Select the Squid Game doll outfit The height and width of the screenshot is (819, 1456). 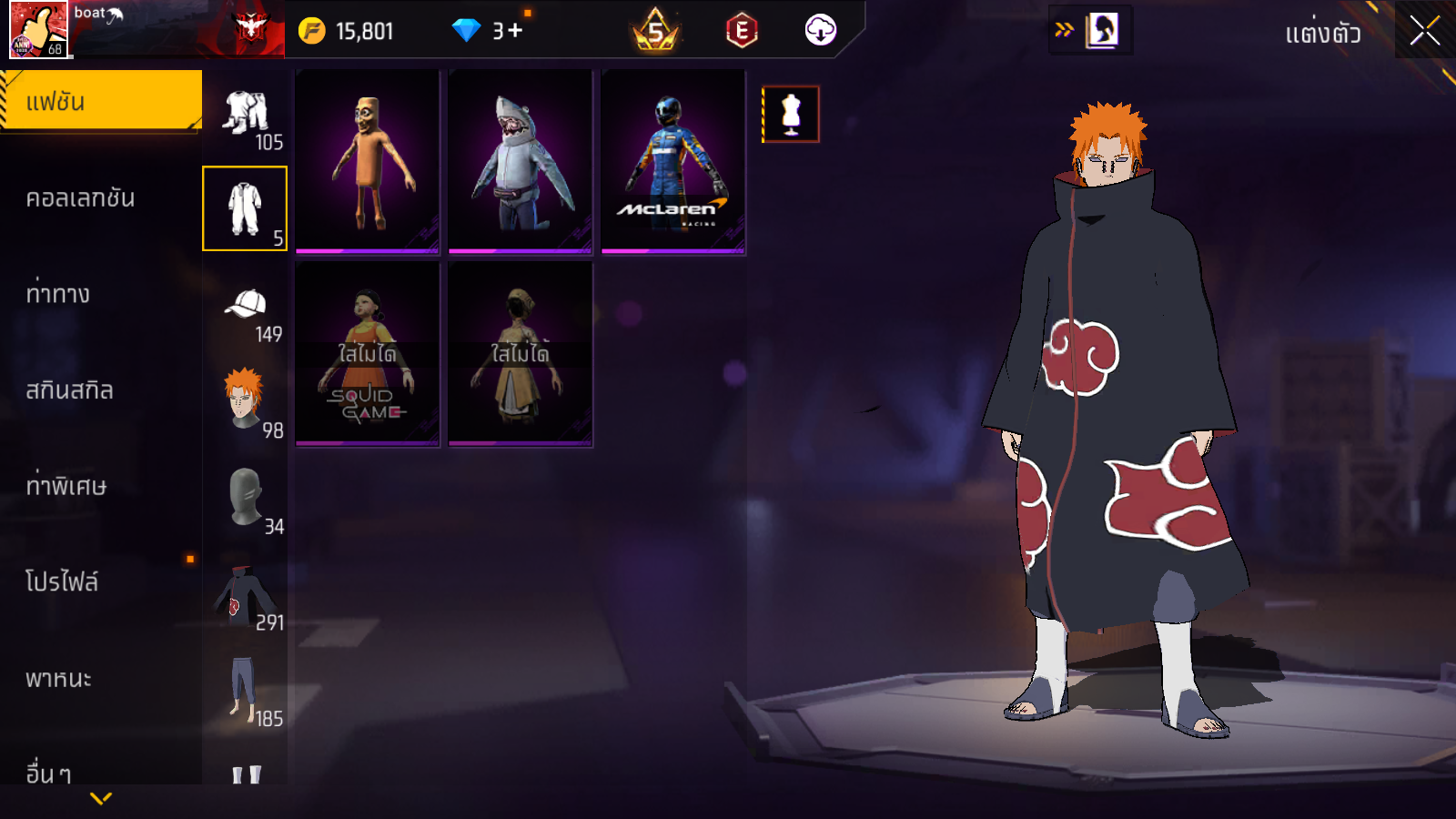click(x=367, y=354)
